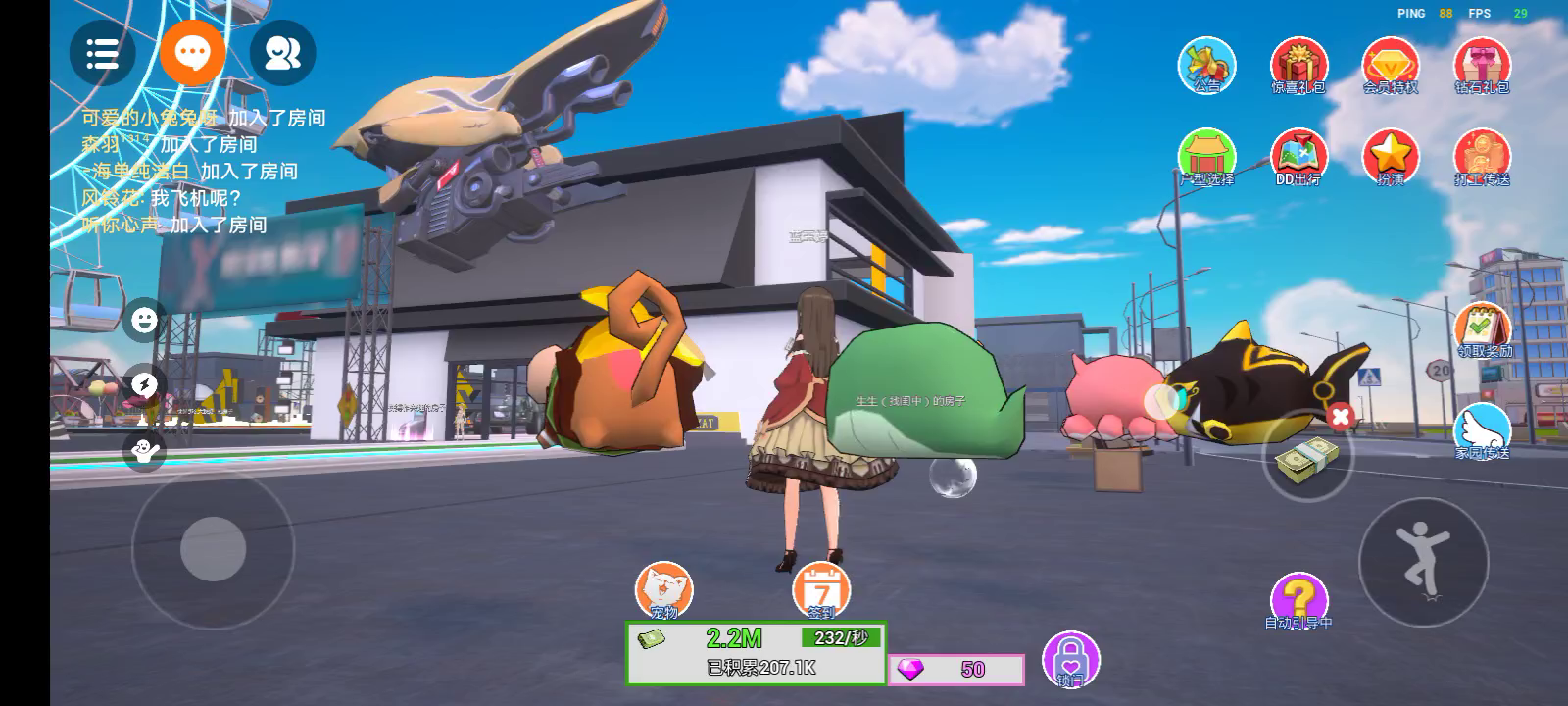
Task: Toggle the 锁门 door lock icon
Action: click(1070, 658)
